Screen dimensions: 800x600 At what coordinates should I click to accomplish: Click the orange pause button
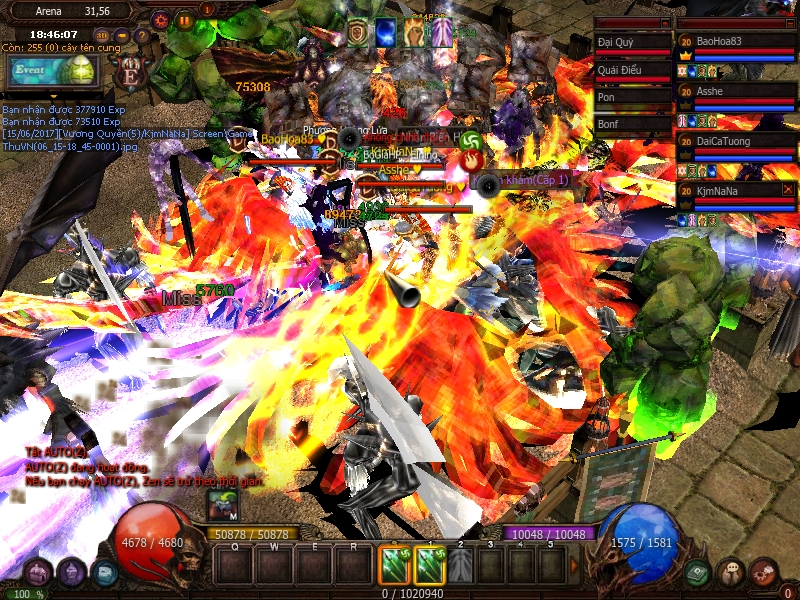(184, 19)
